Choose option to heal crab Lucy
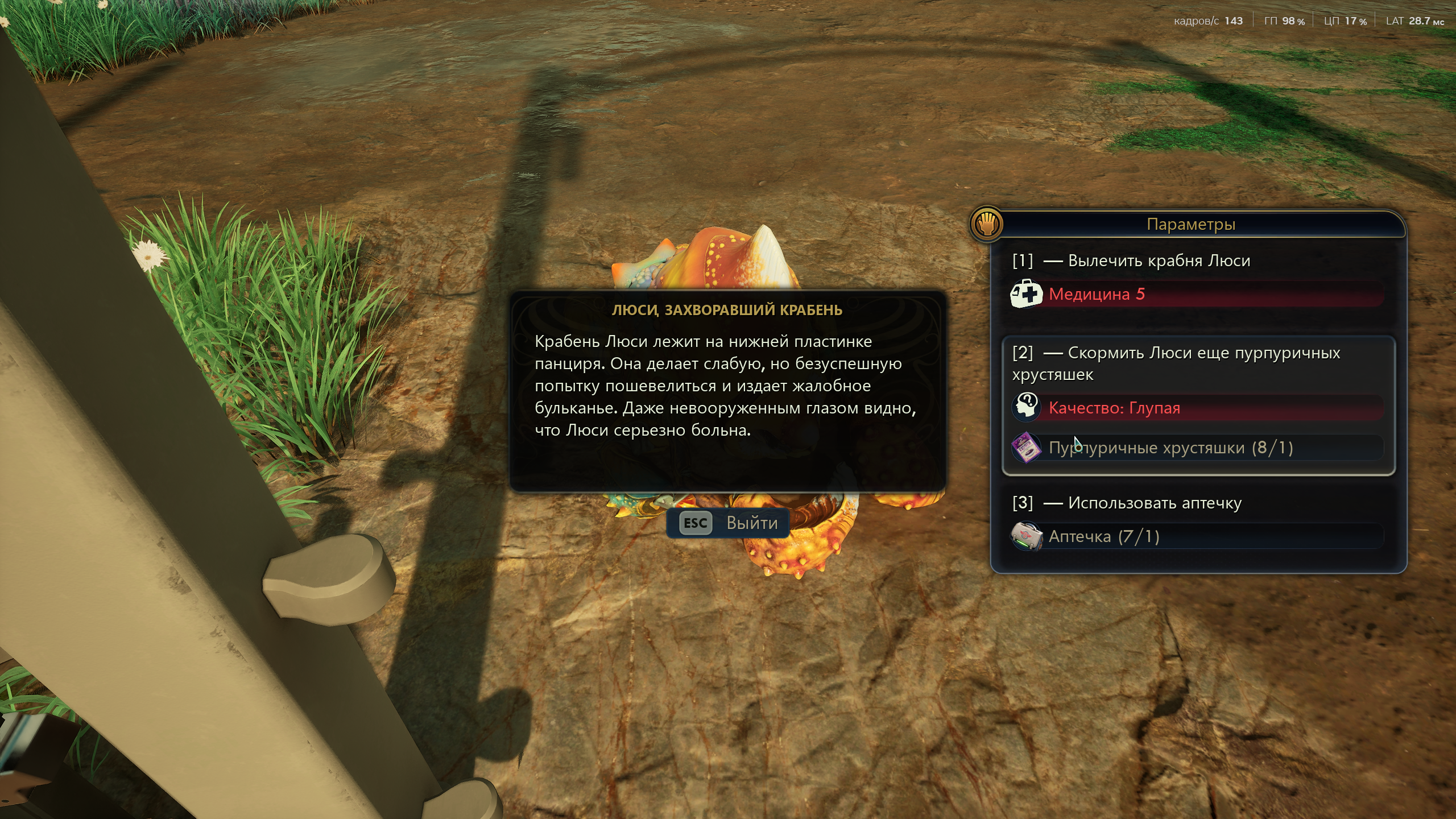Screen dimensions: 1456x819 pos(1158,261)
